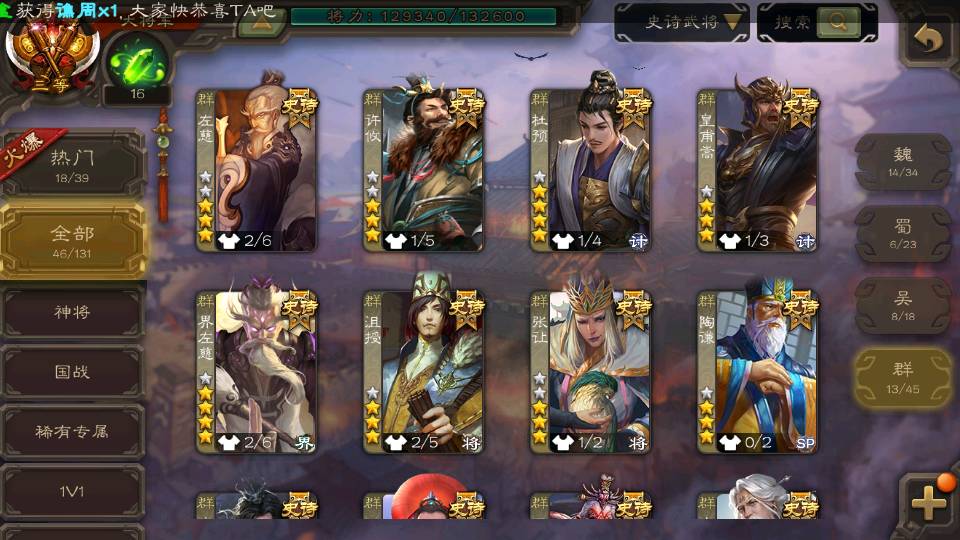960x540 pixels.
Task: Select the 张让 hero card
Action: click(591, 370)
